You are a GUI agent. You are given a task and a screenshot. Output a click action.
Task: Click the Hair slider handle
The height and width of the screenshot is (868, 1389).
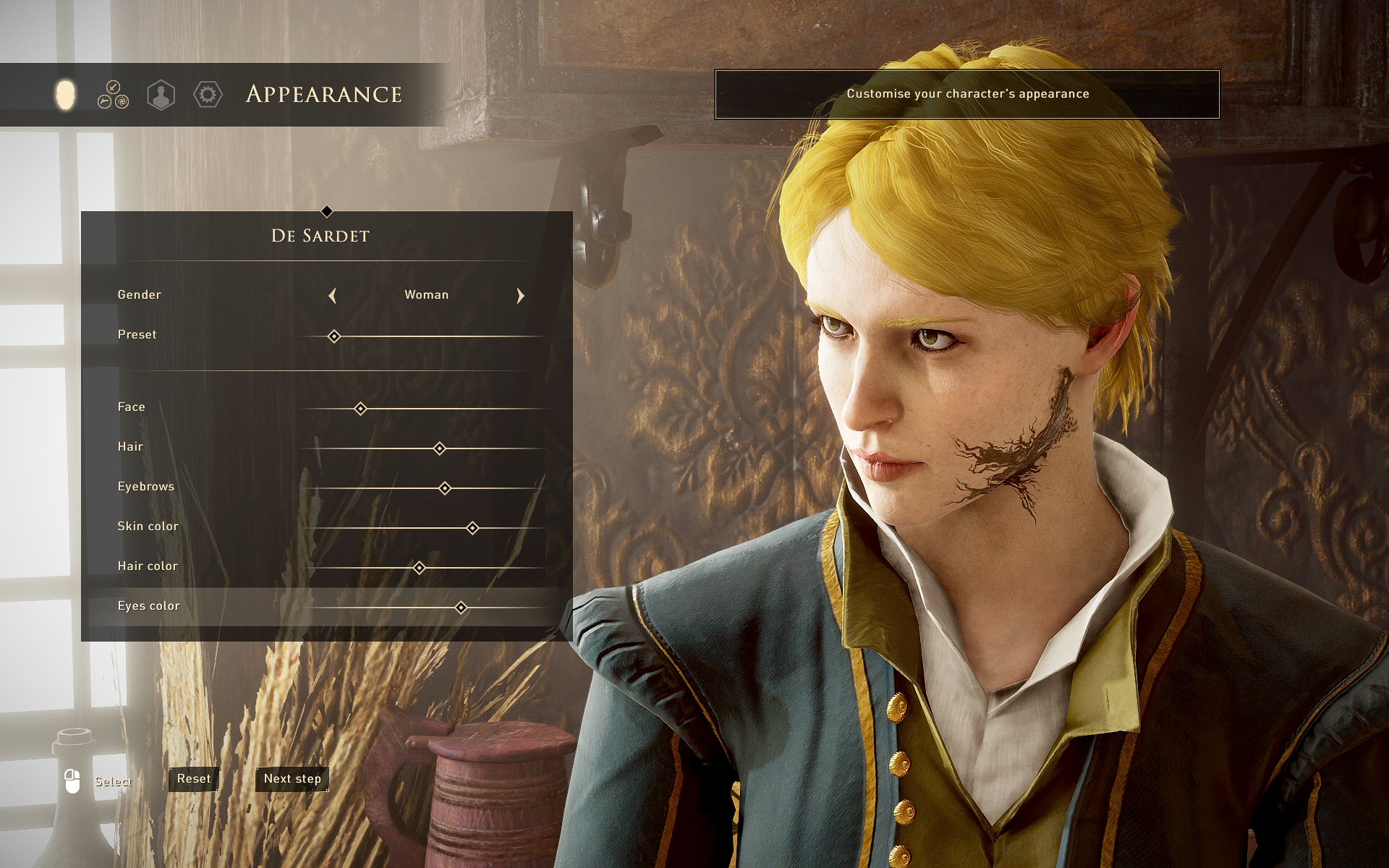(439, 448)
